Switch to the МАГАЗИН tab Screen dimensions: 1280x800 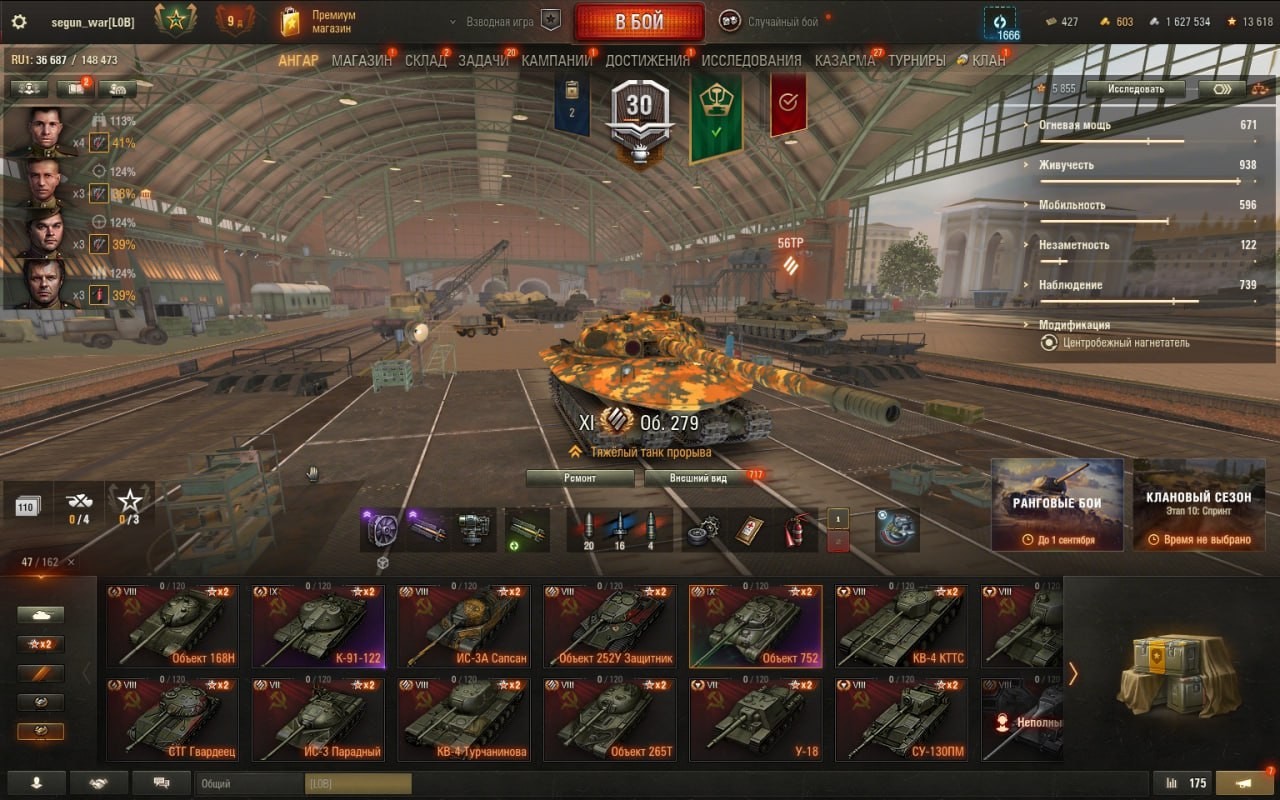[361, 60]
